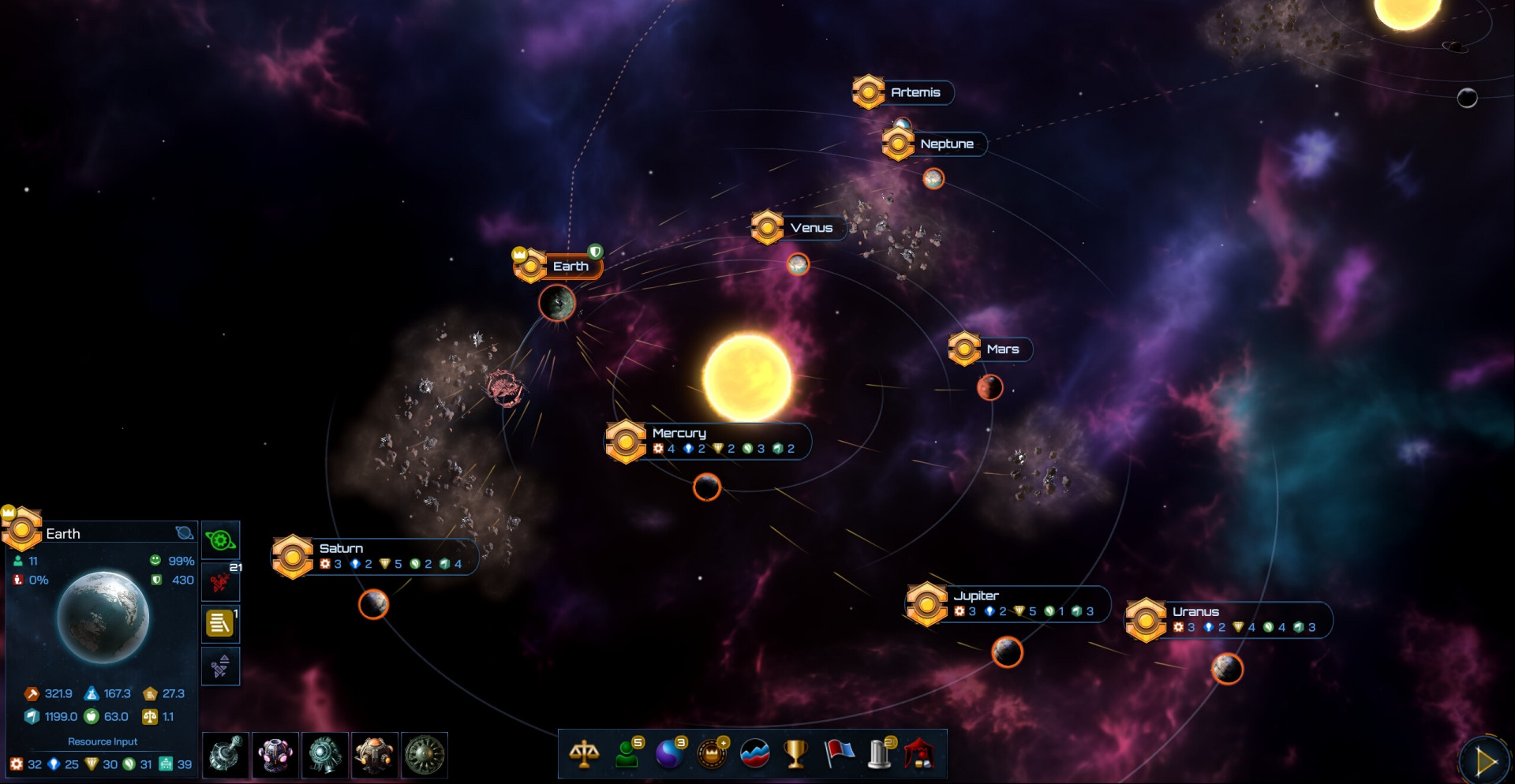Open the green person icon with badge 5
Viewport: 1515px width, 784px height.
tap(628, 754)
